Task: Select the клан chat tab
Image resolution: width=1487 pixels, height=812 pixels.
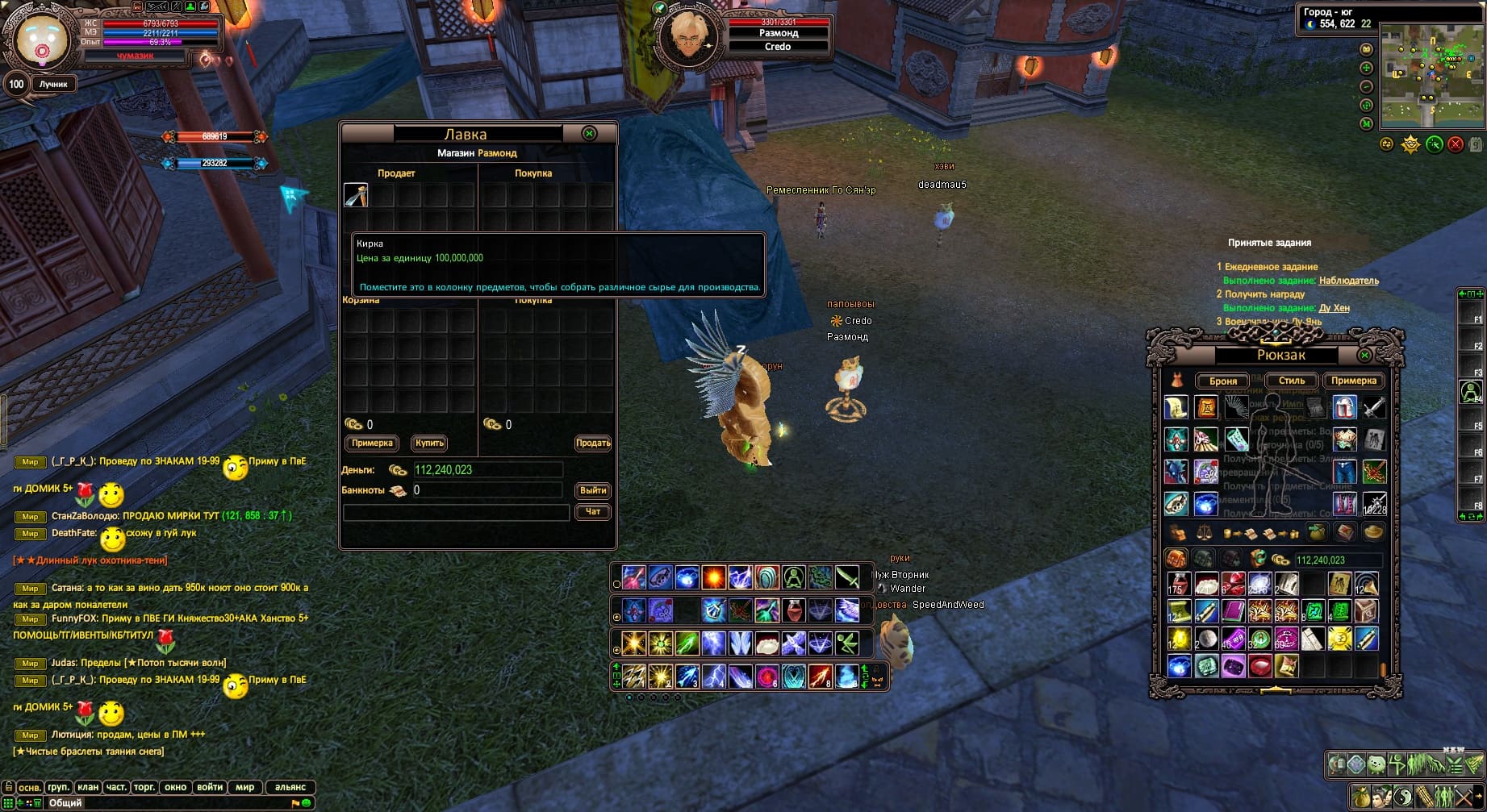Action: tap(88, 787)
